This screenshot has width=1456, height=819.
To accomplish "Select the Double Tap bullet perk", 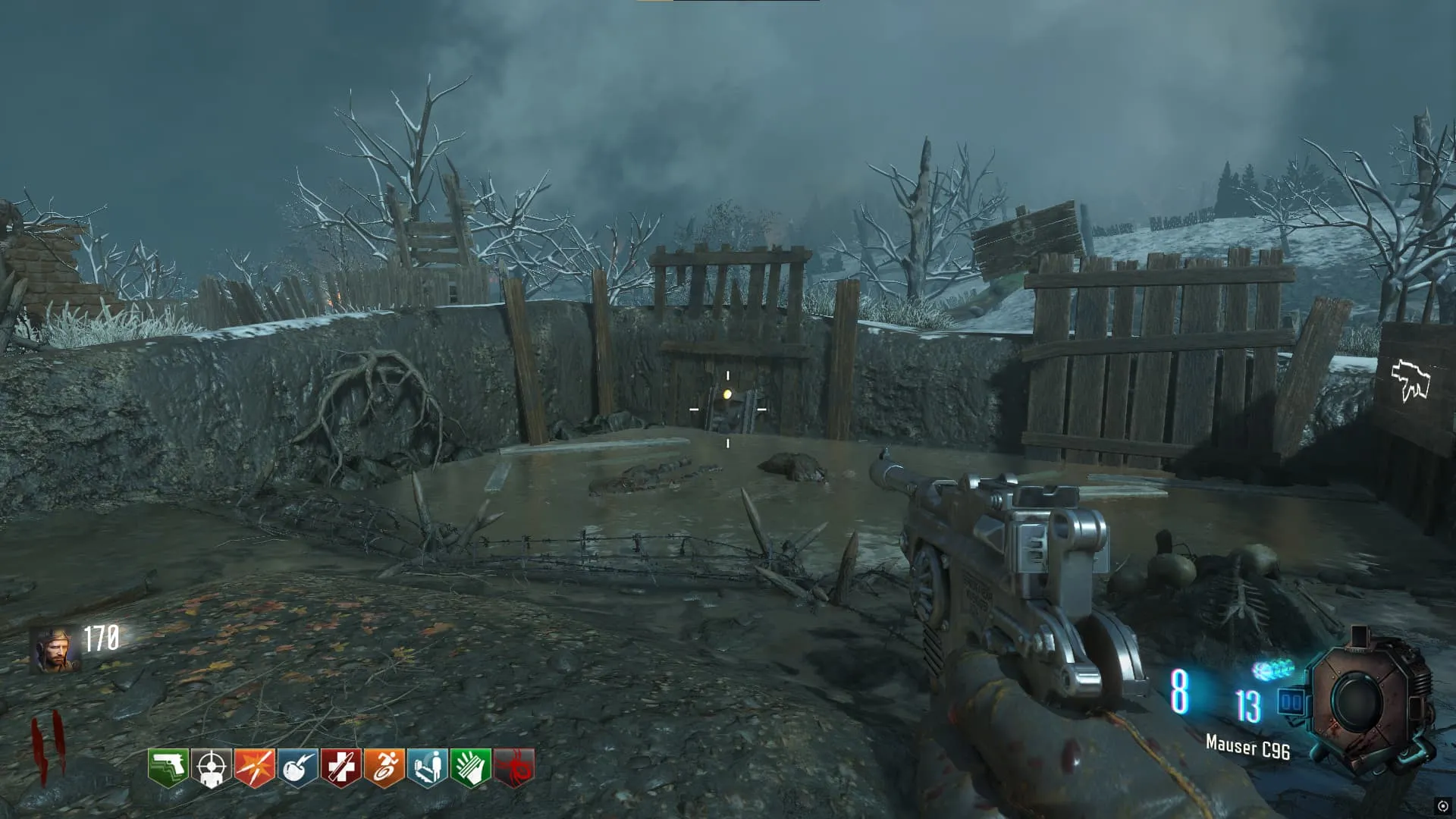I will [x=254, y=768].
